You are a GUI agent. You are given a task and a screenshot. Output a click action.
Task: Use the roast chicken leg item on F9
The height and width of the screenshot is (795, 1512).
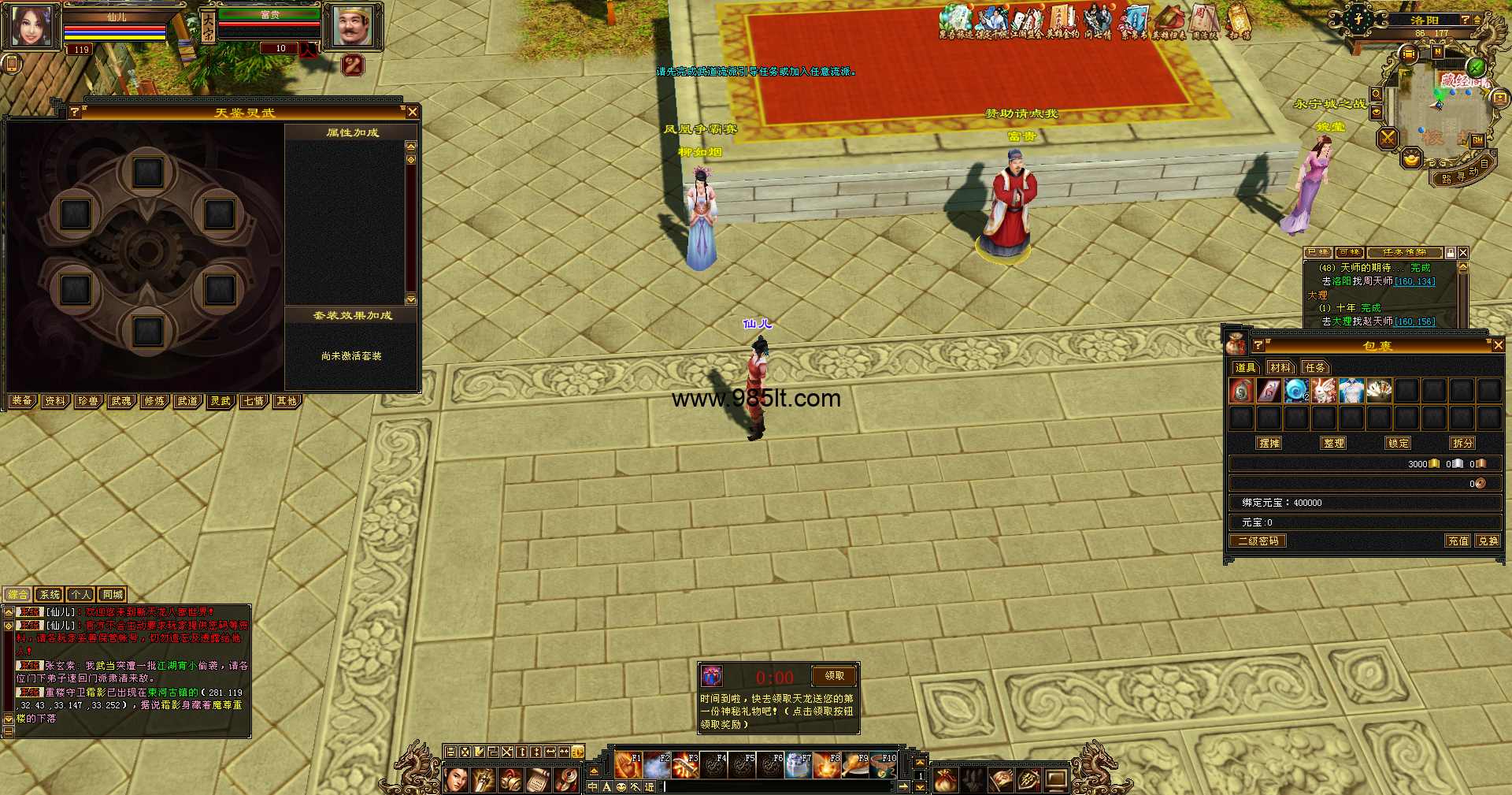pos(854,766)
